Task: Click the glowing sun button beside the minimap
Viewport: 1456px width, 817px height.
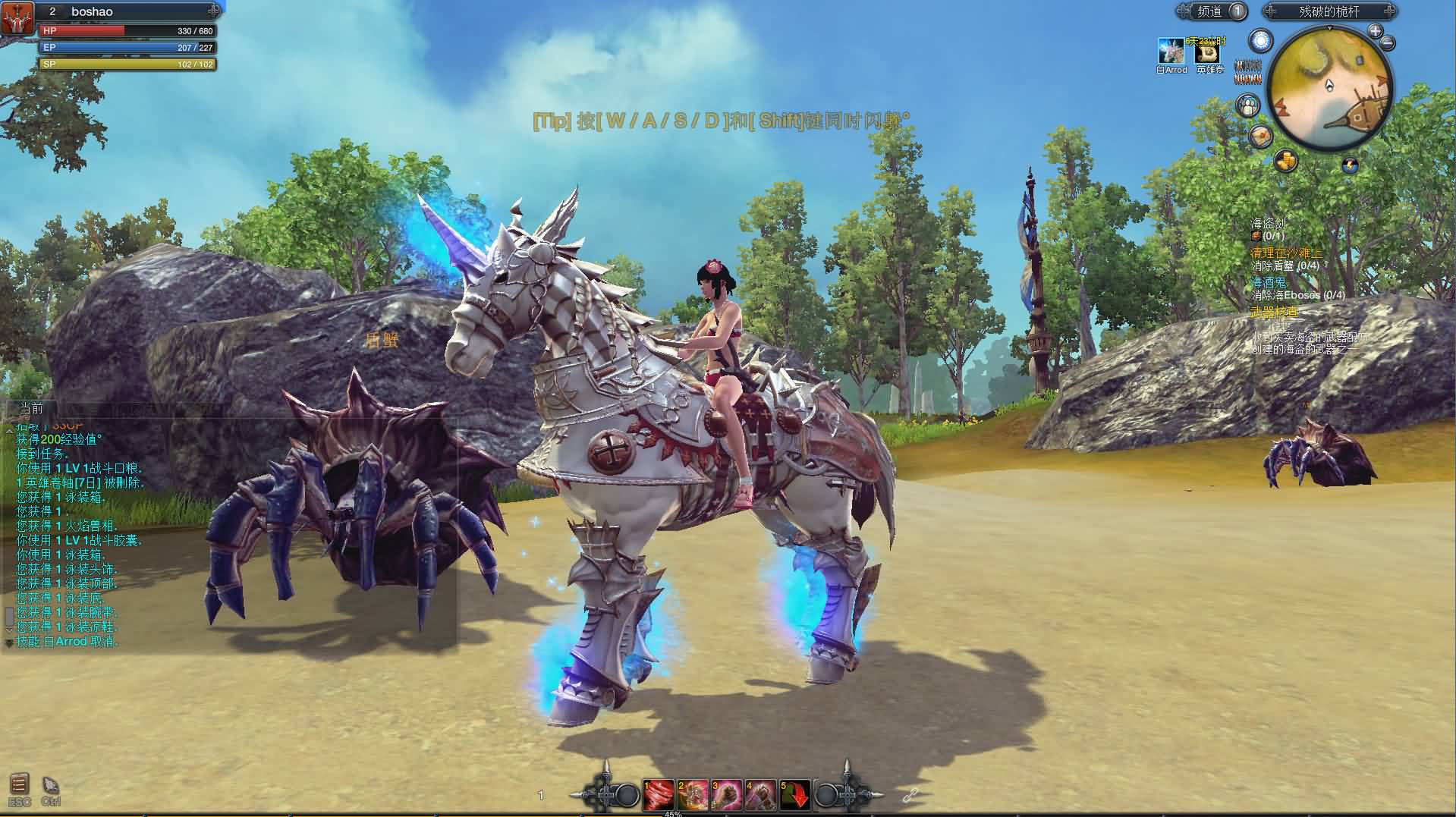Action: coord(1261,41)
